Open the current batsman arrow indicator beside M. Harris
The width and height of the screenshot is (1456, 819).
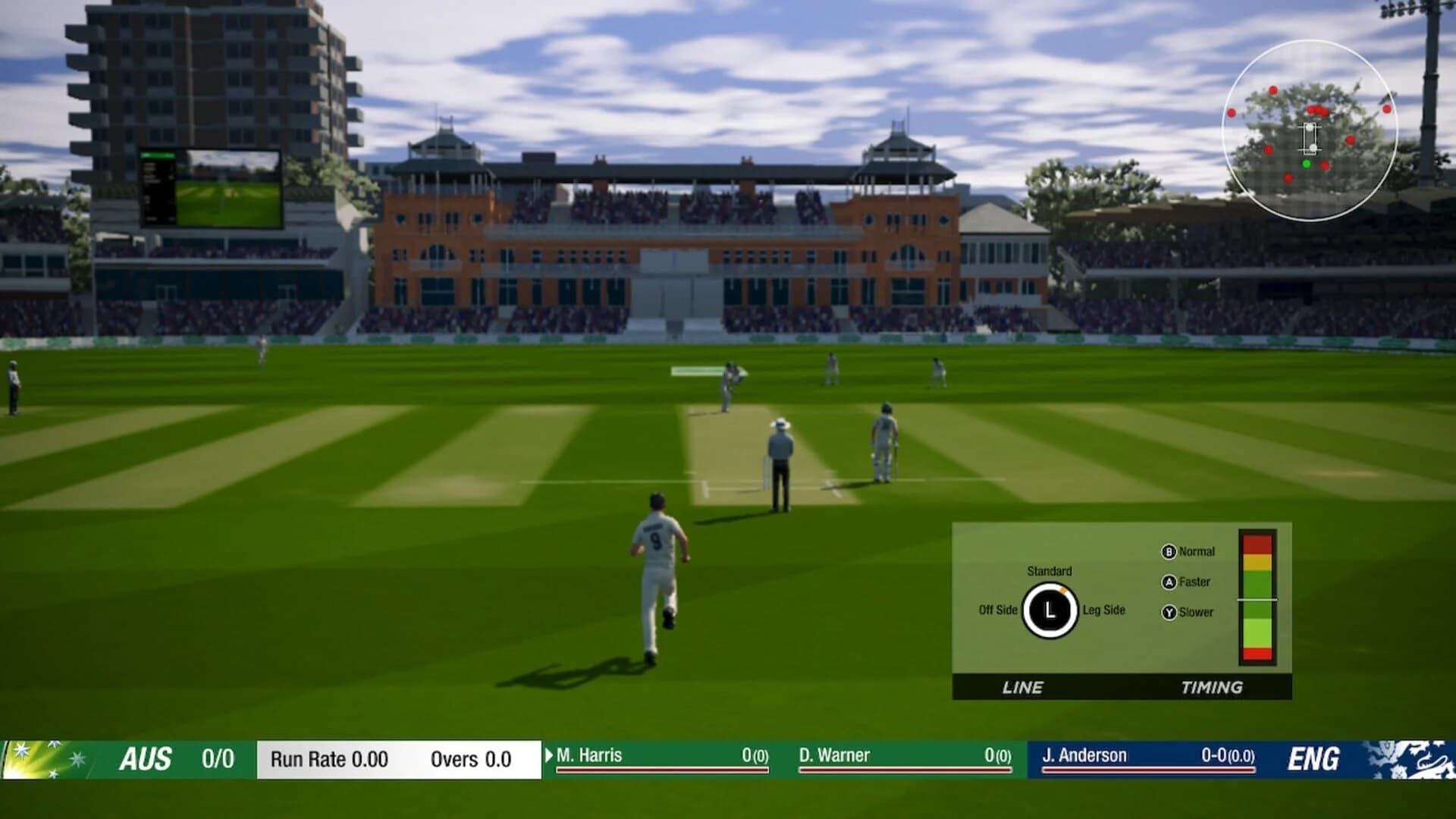(x=548, y=756)
